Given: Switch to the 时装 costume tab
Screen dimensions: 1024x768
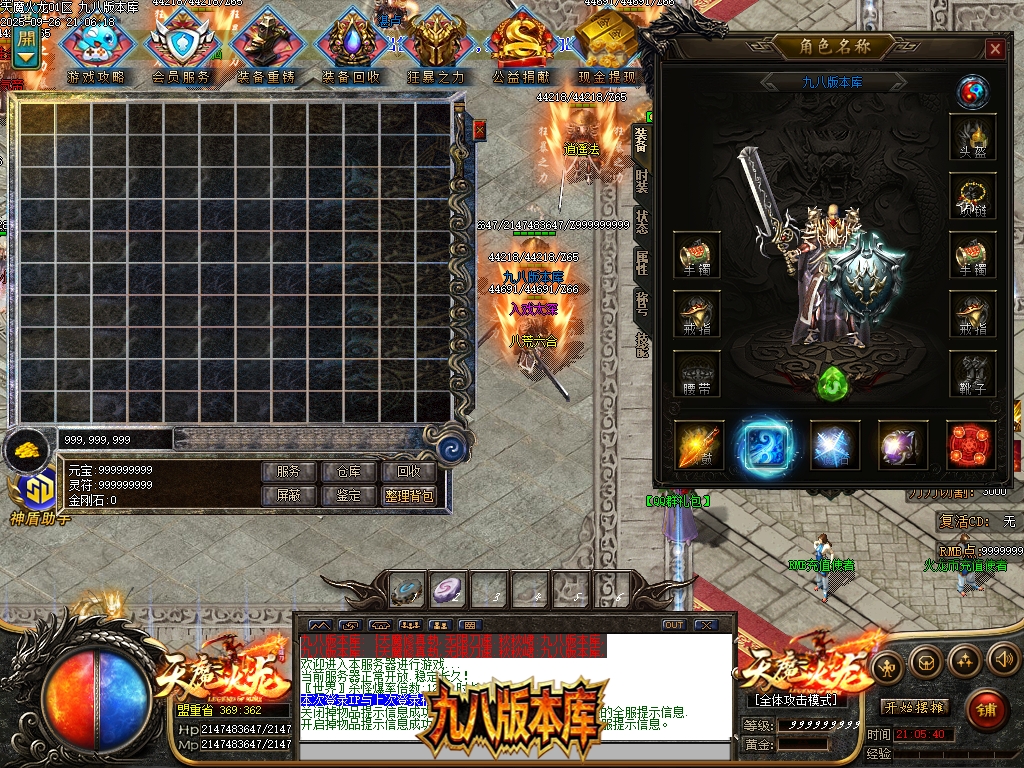Looking at the screenshot, I should (641, 182).
